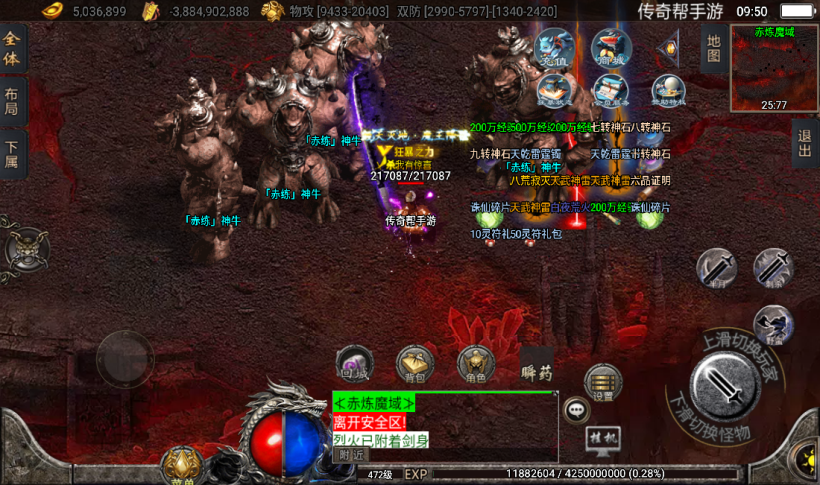Open the 角色 character sheet

(x=476, y=365)
